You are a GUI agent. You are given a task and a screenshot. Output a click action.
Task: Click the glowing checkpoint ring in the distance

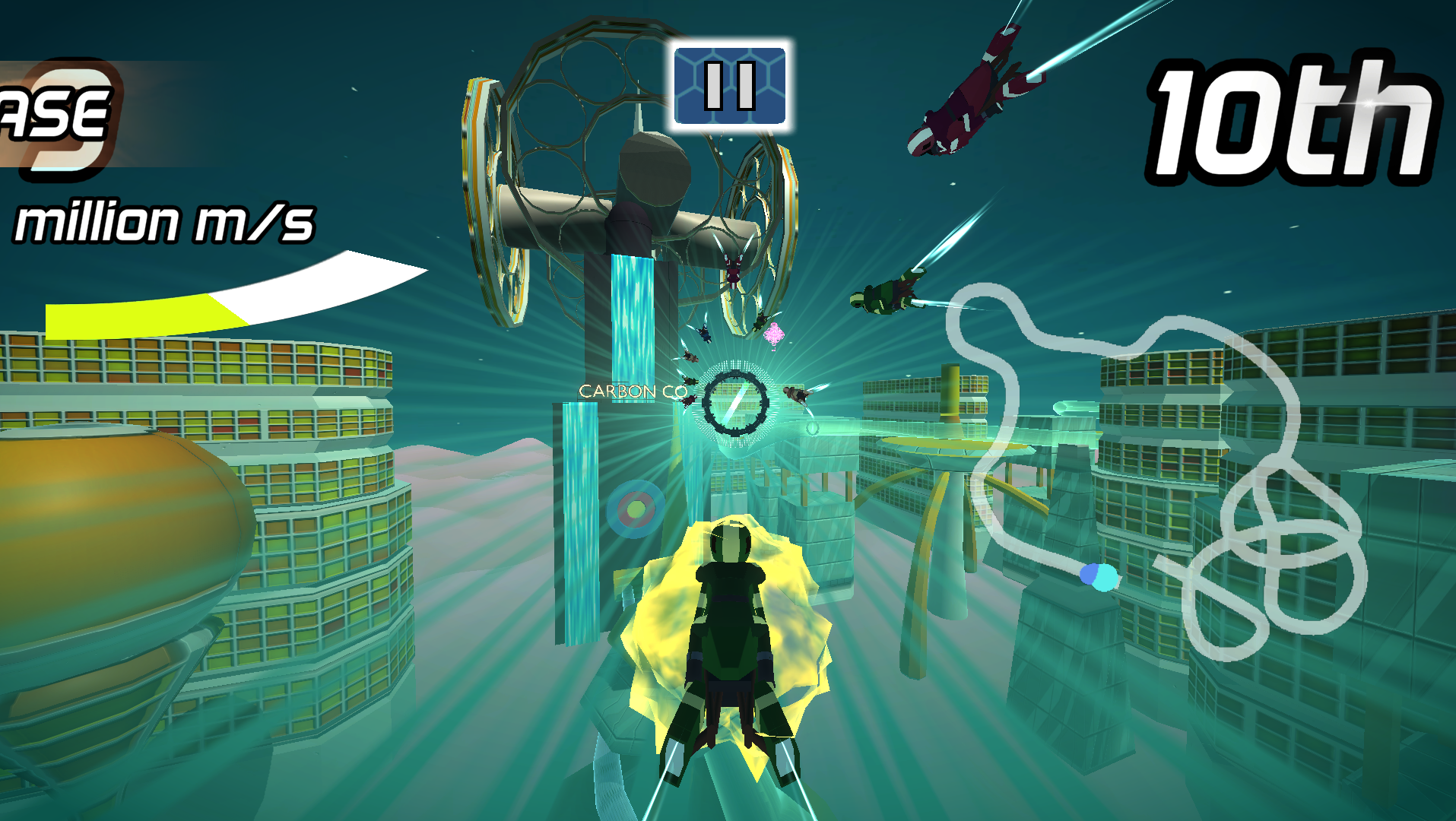pyautogui.click(x=734, y=404)
